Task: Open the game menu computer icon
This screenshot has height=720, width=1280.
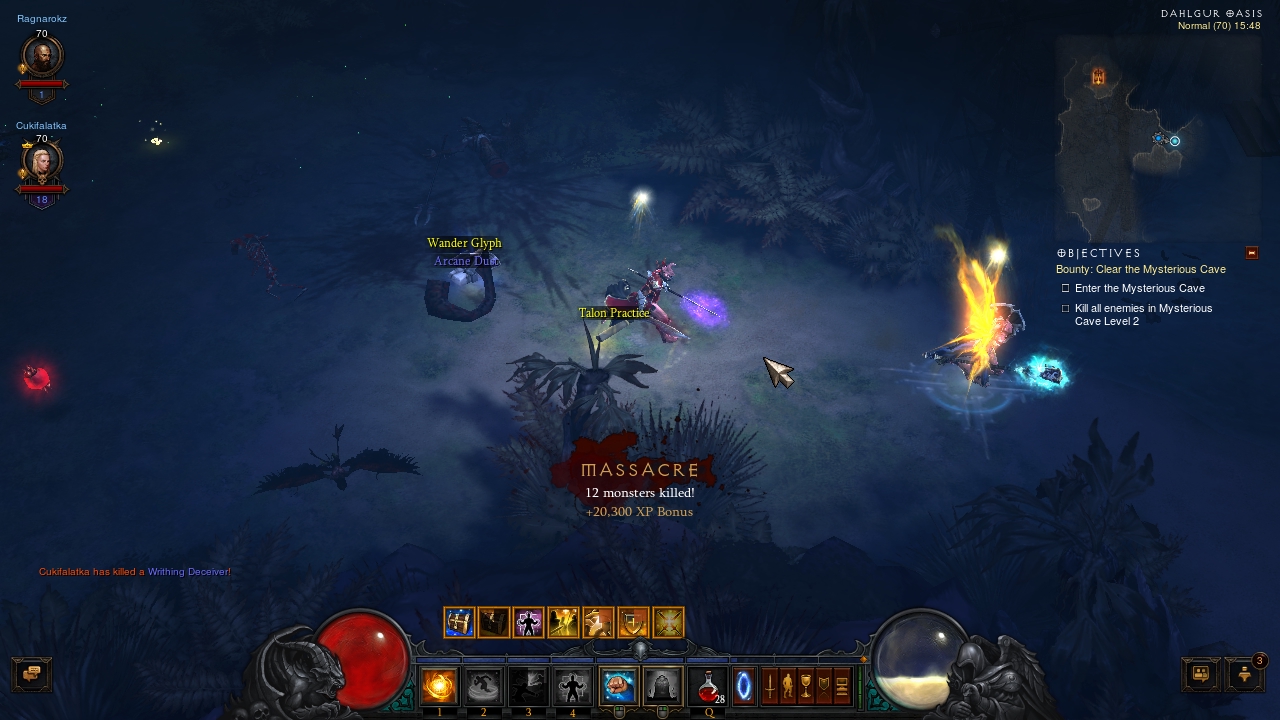Action: point(842,686)
